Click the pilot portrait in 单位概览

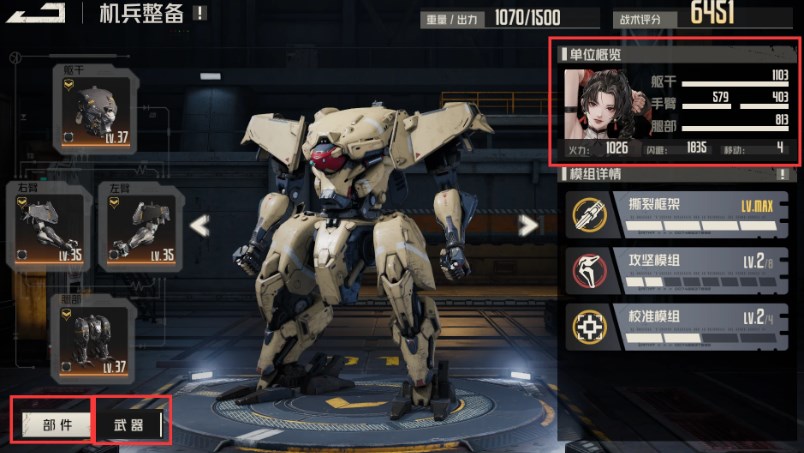[592, 103]
